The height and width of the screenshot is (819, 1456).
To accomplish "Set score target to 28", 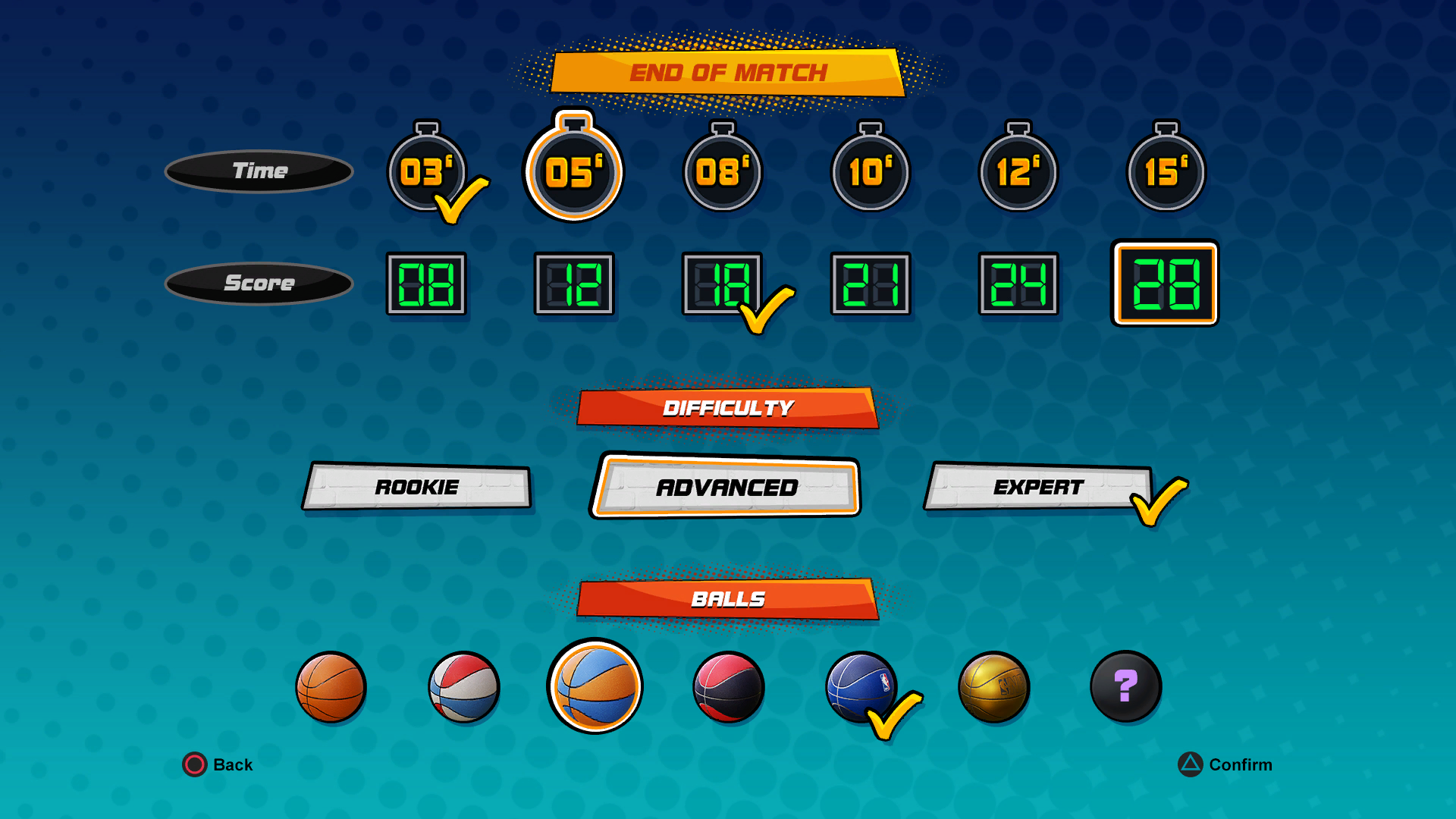I will (x=1165, y=284).
